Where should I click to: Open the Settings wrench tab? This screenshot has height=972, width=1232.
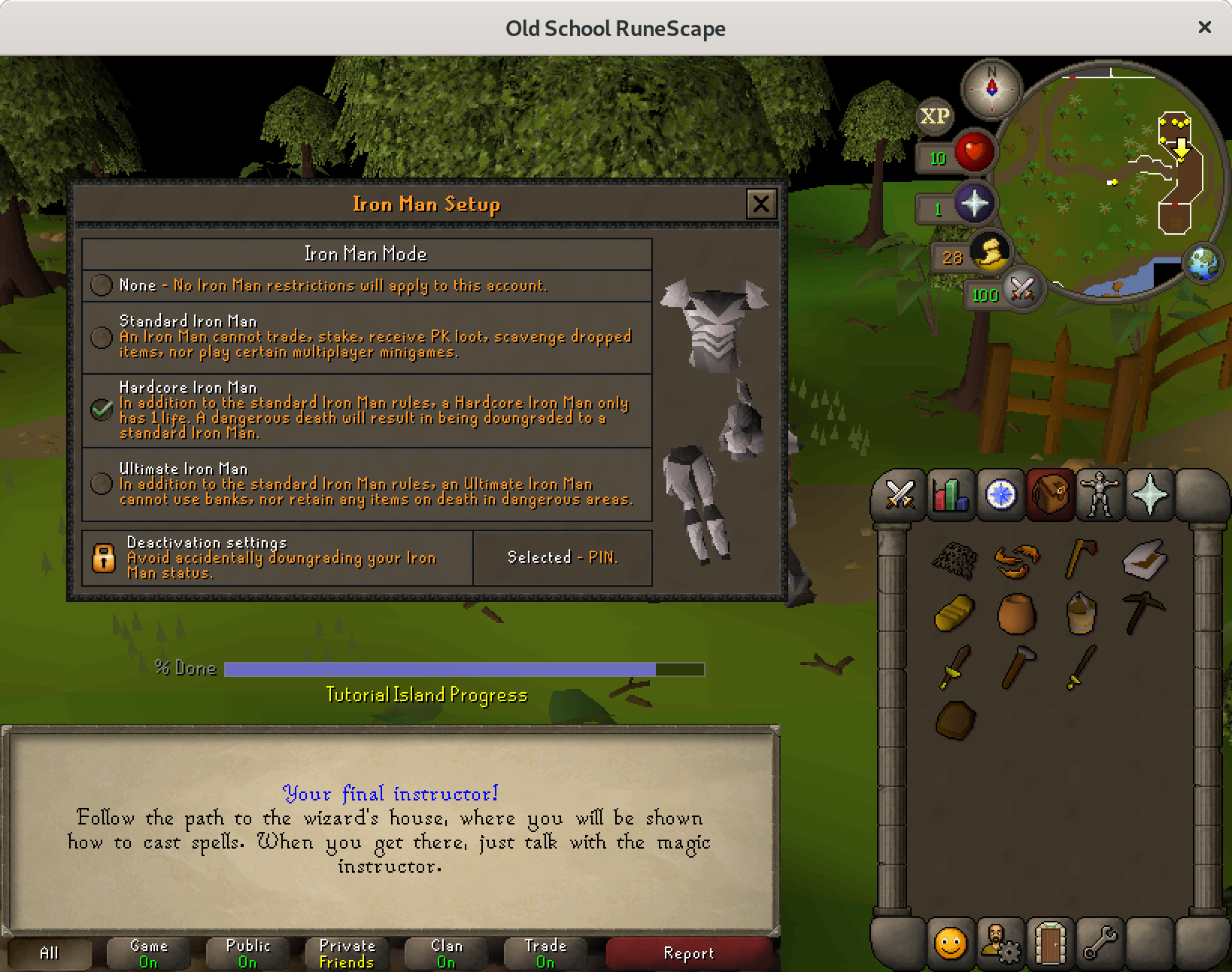tap(1100, 942)
